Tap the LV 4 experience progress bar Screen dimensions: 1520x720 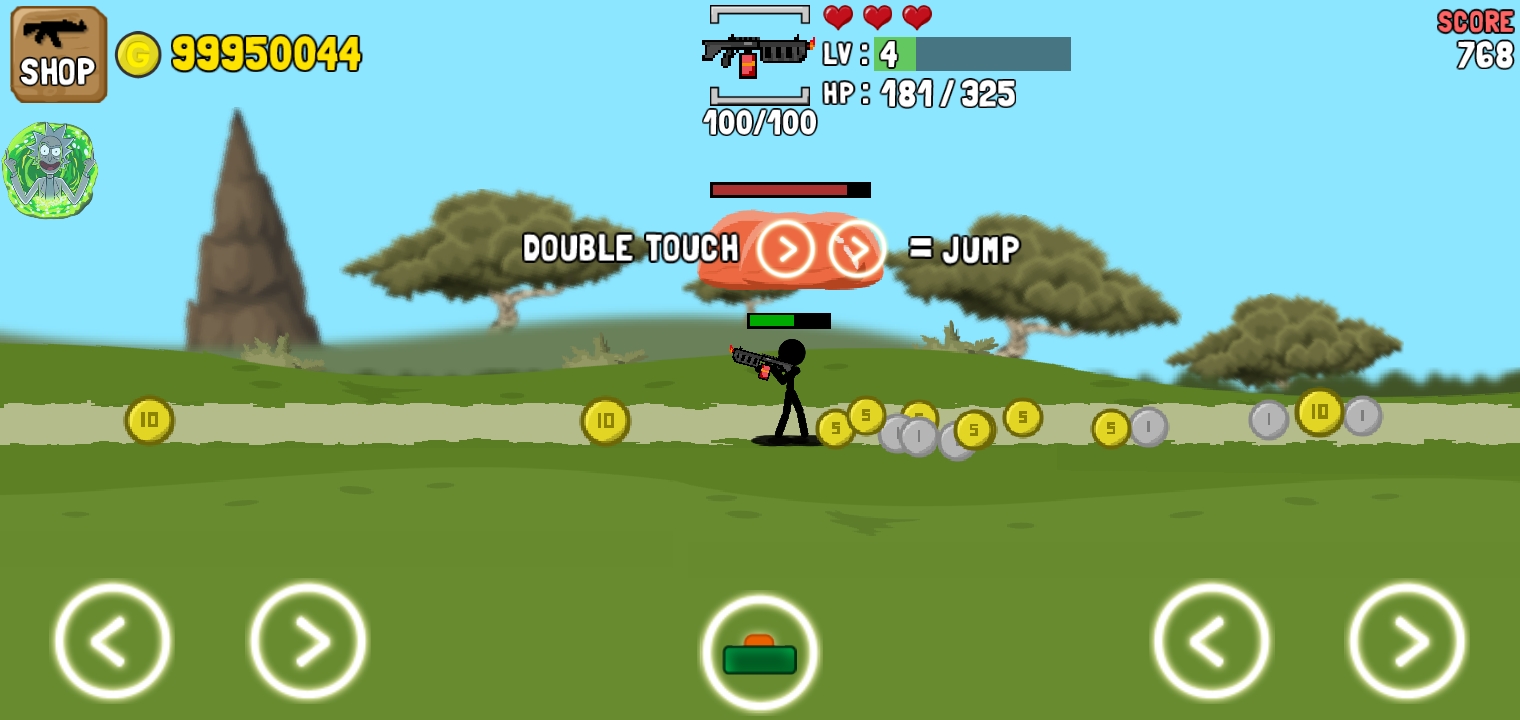click(970, 55)
